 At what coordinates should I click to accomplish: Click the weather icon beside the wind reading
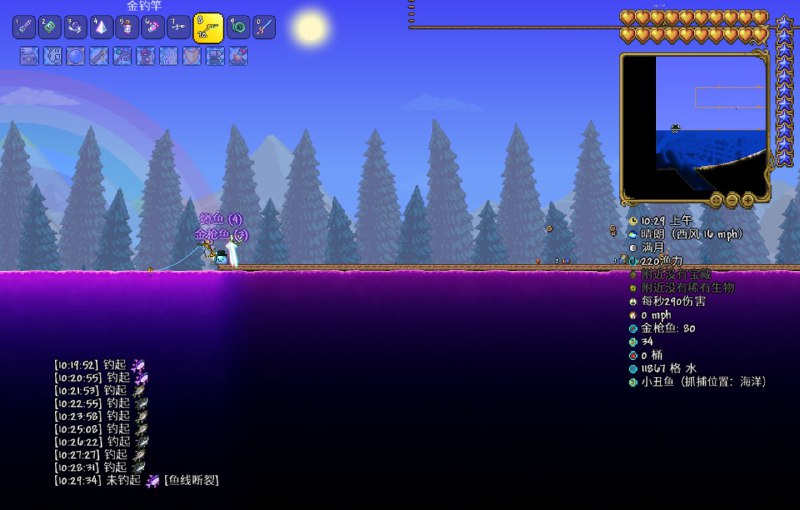click(633, 234)
